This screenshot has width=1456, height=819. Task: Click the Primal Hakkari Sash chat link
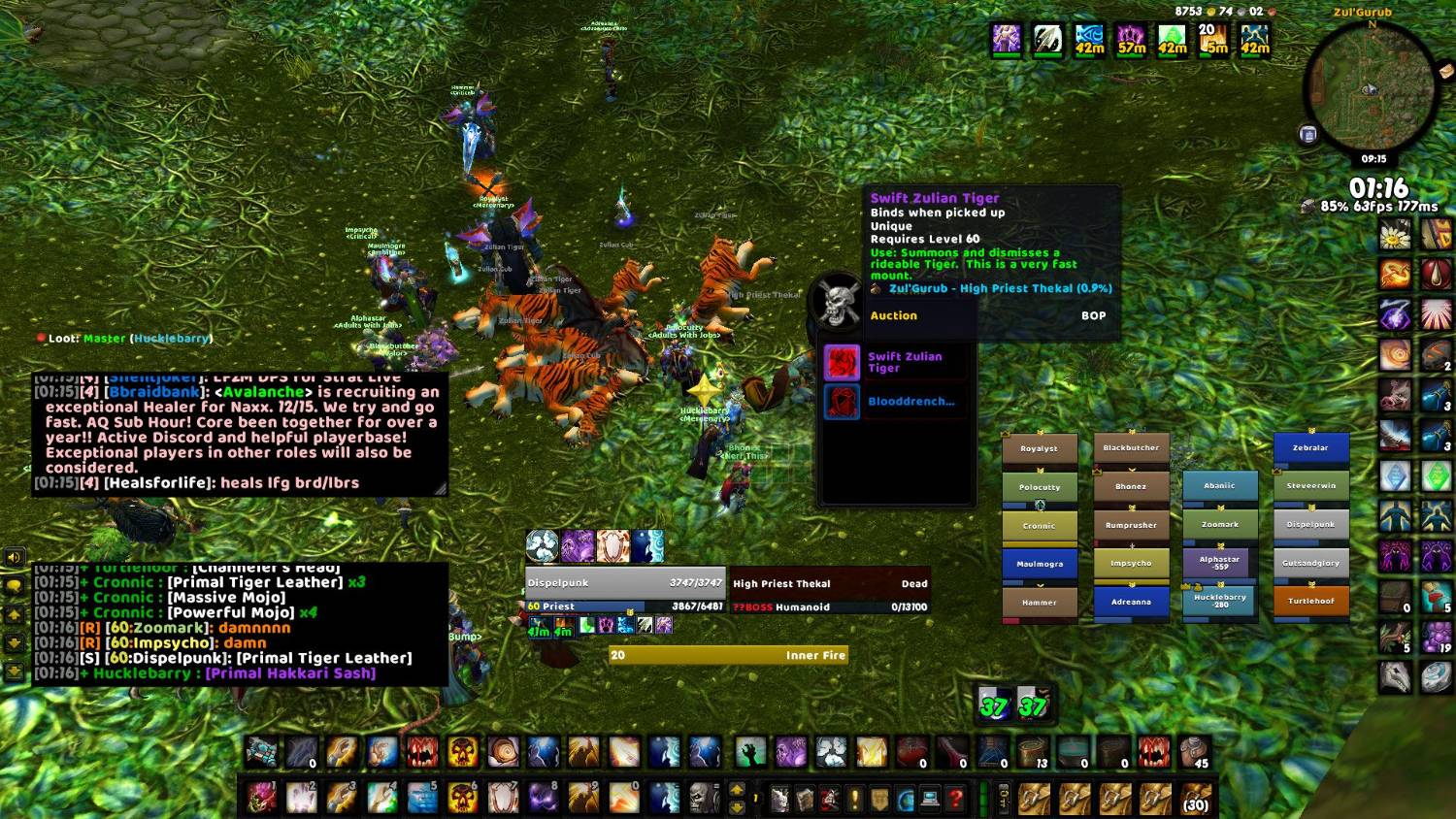click(290, 672)
